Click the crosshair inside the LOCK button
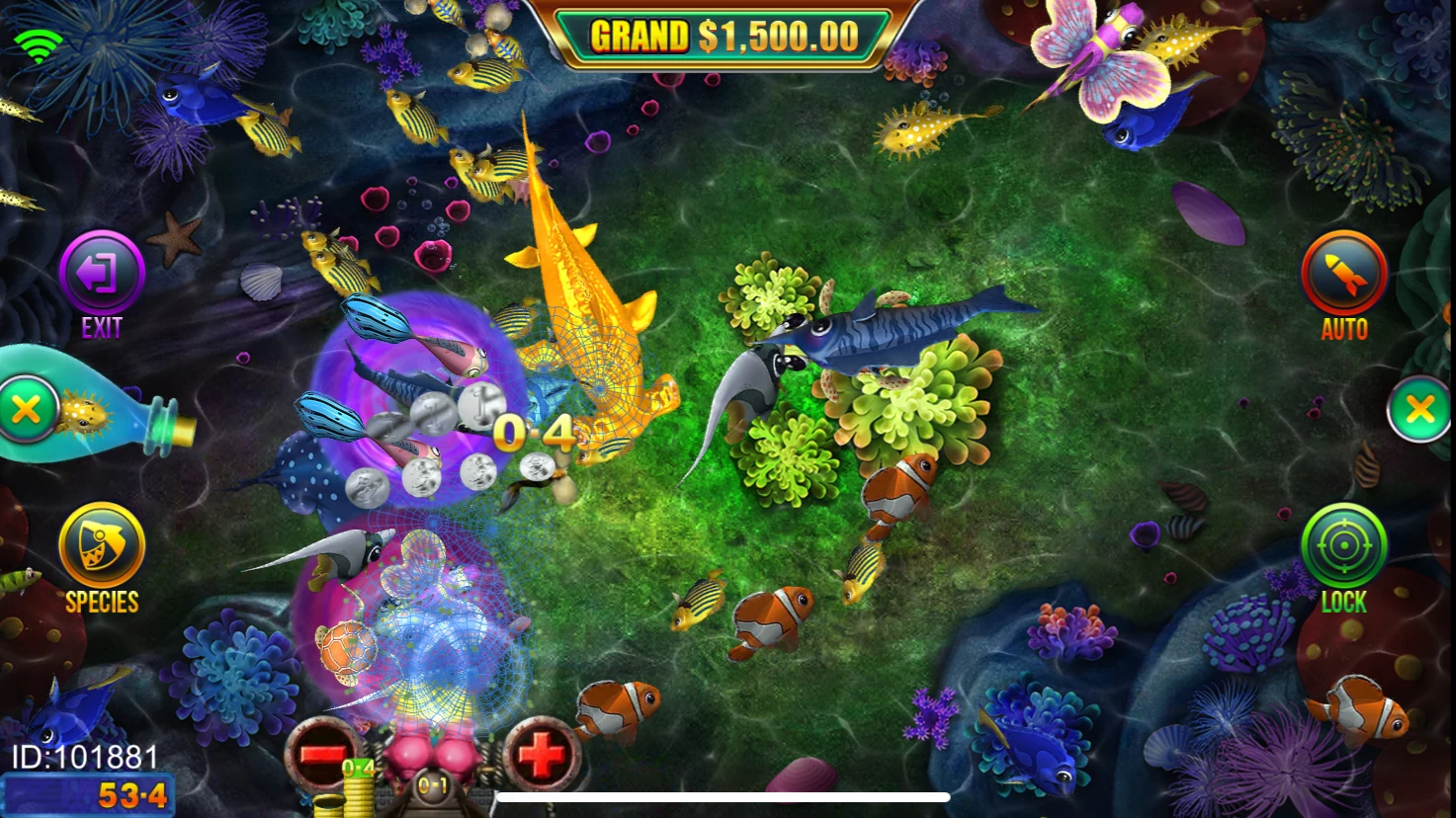The width and height of the screenshot is (1456, 818). pos(1342,545)
